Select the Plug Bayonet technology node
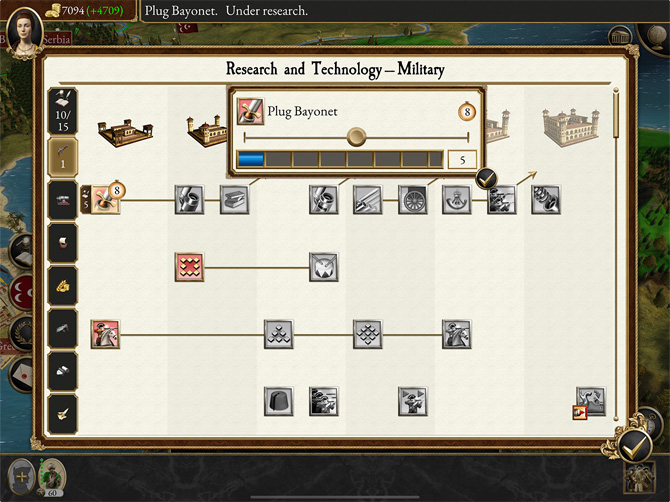The height and width of the screenshot is (502, 670). click(x=105, y=199)
